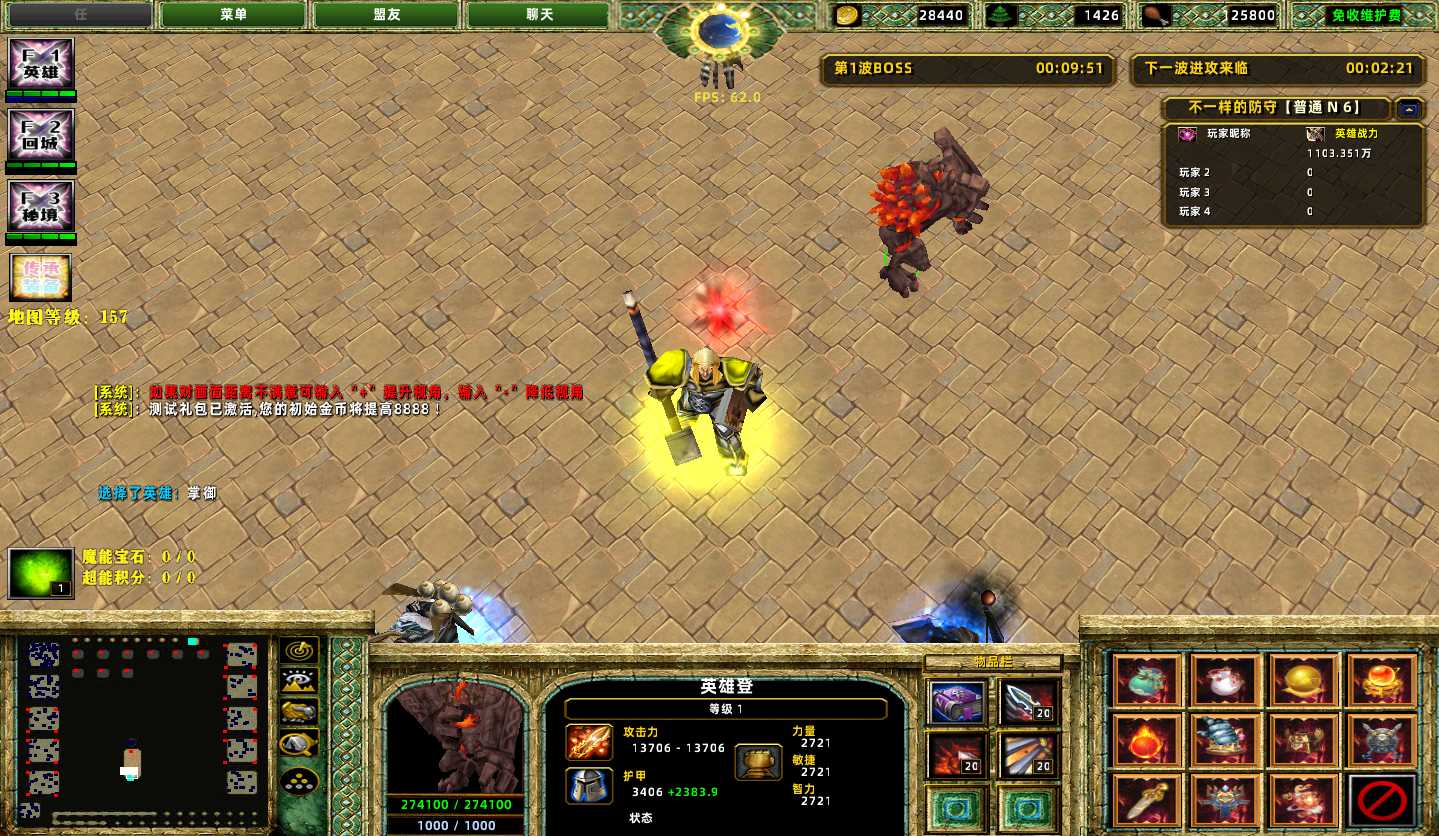Toggle the minimap terrain display button
1439x836 pixels.
299,682
